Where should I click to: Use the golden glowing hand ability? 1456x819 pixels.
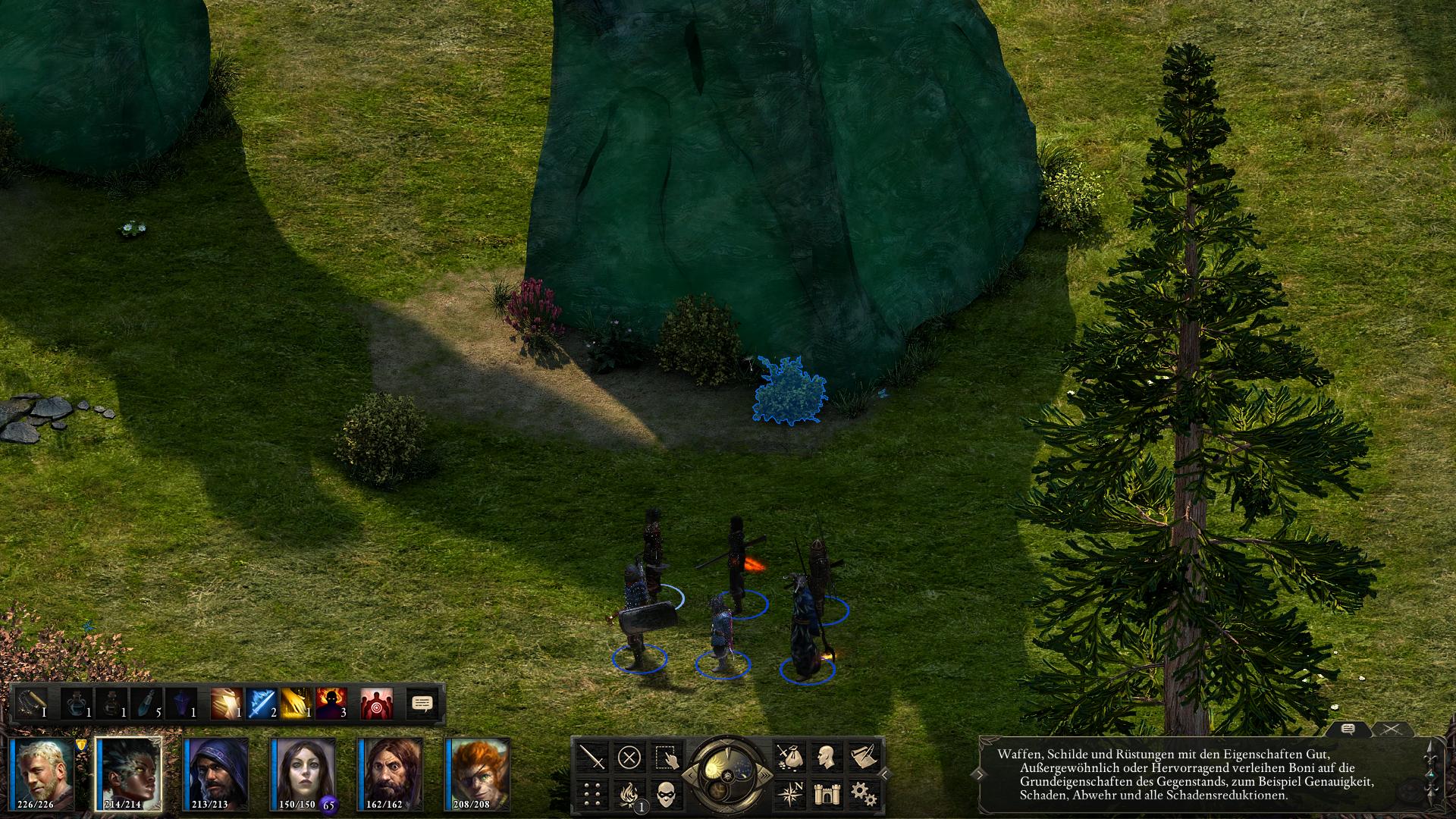click(x=297, y=704)
